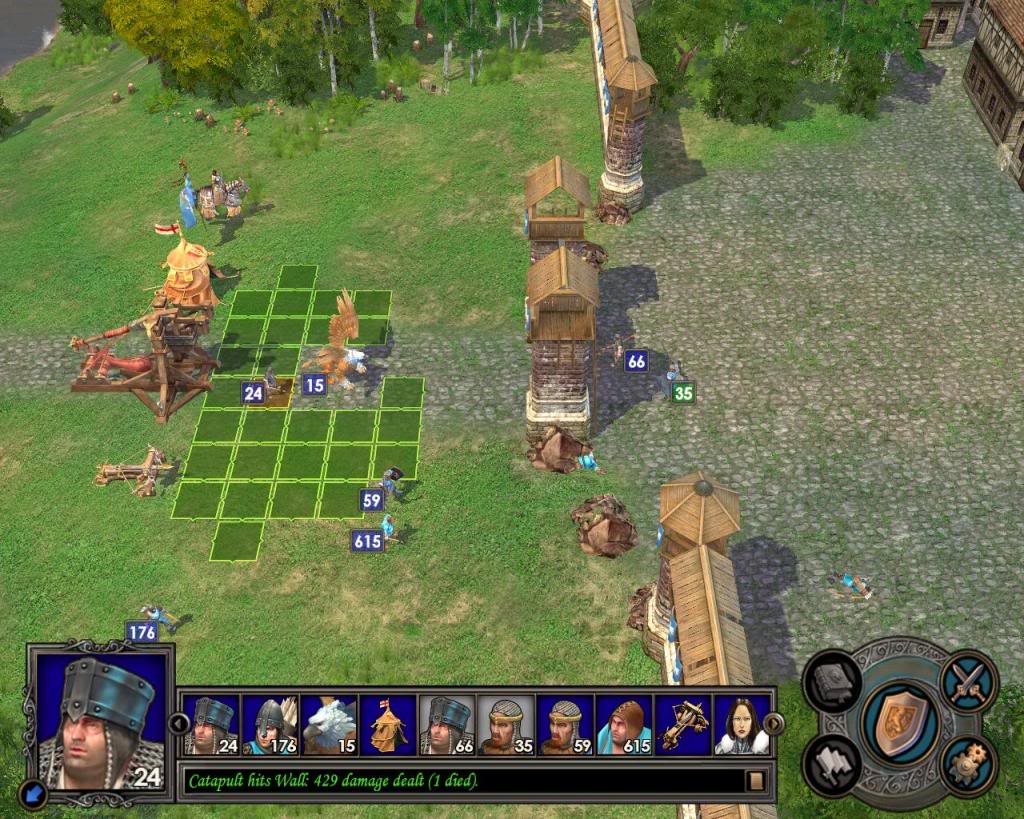Select the ballista in the turn bar
Viewport: 1024px width, 819px height.
683,725
